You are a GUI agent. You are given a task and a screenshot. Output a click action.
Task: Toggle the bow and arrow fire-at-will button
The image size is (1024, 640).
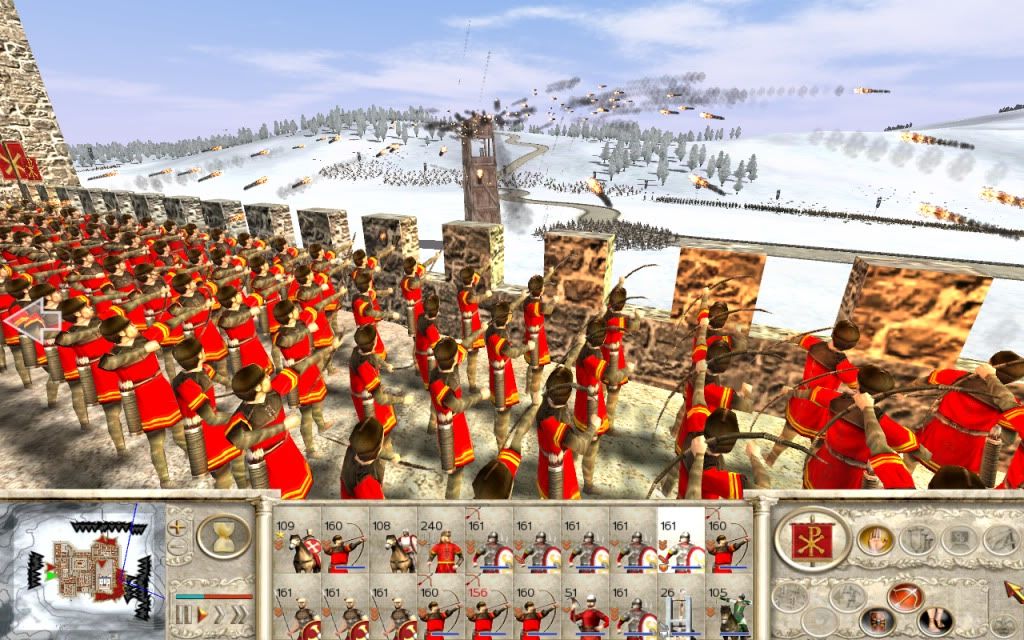click(x=904, y=596)
